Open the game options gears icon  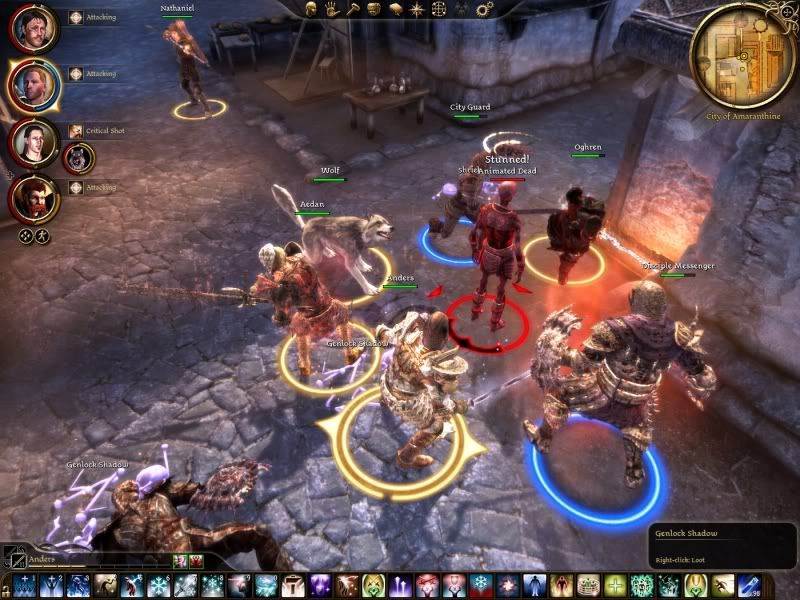coord(486,9)
